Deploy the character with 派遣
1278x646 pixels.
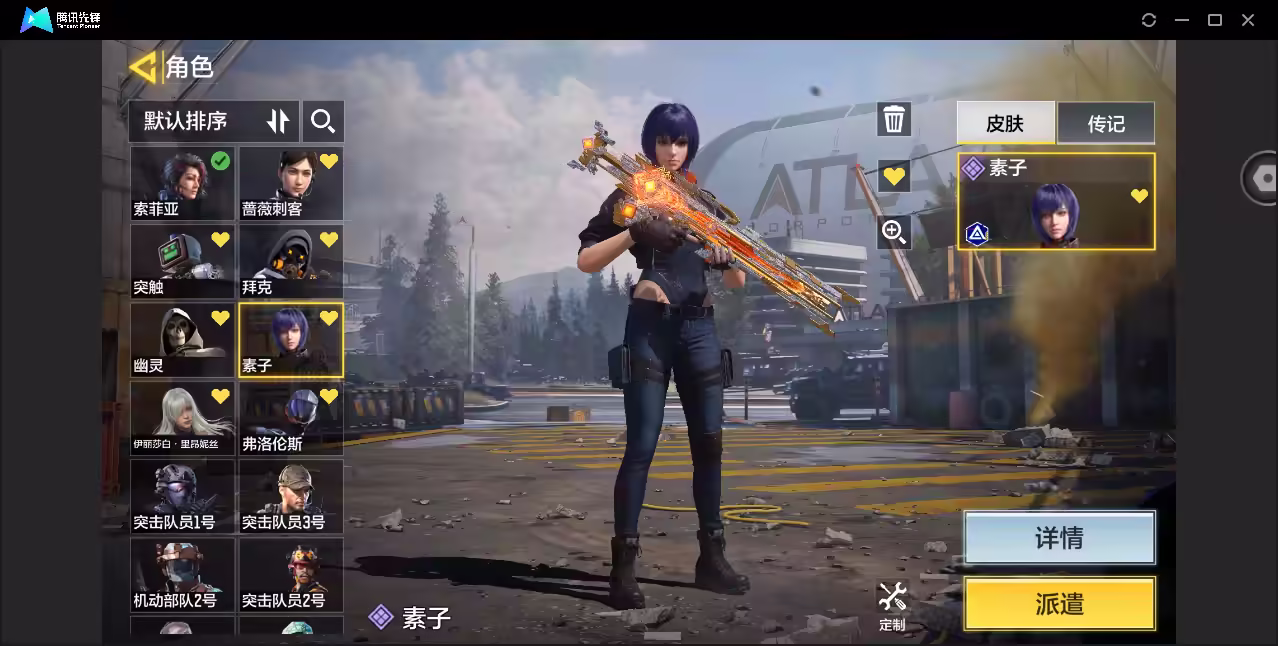pyautogui.click(x=1059, y=604)
